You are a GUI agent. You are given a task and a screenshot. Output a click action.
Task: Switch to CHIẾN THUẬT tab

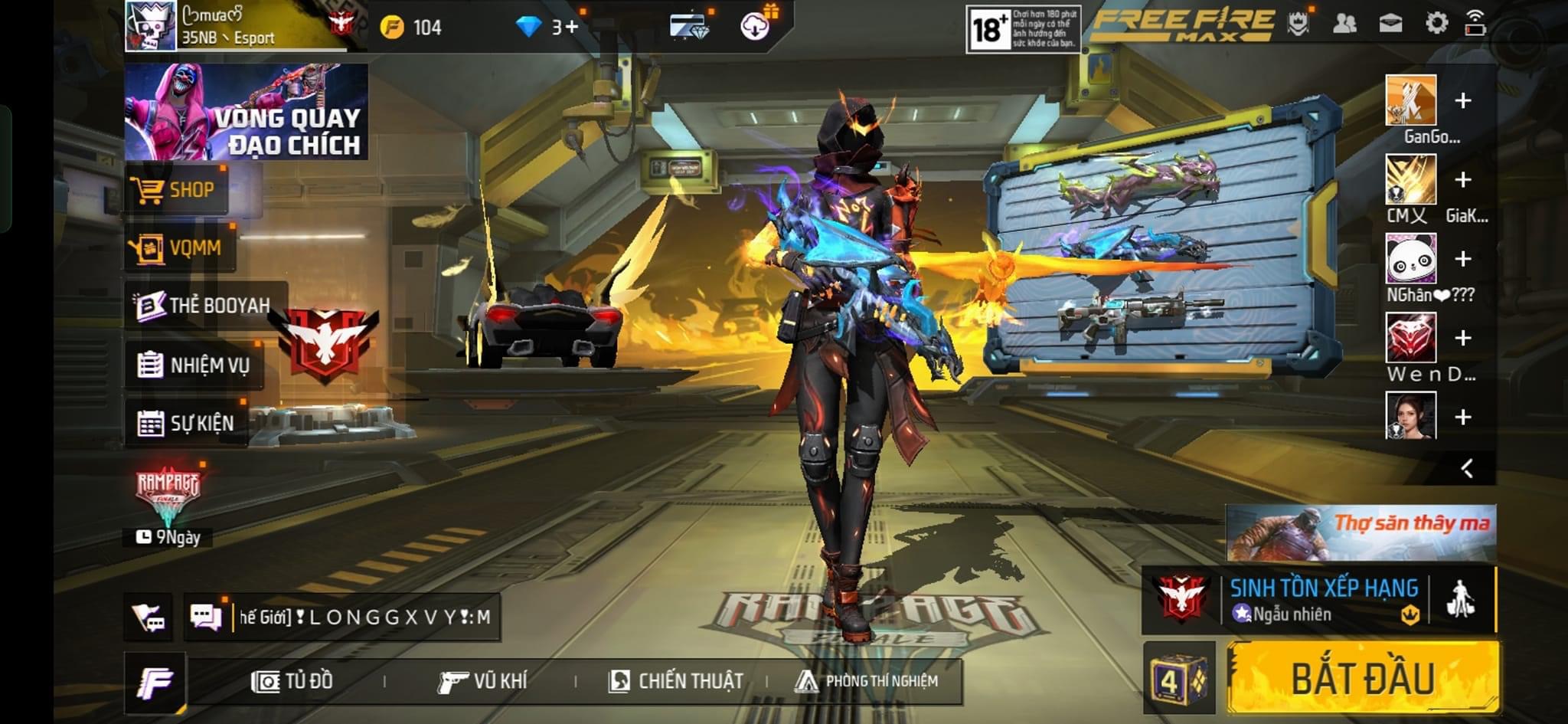tap(675, 681)
